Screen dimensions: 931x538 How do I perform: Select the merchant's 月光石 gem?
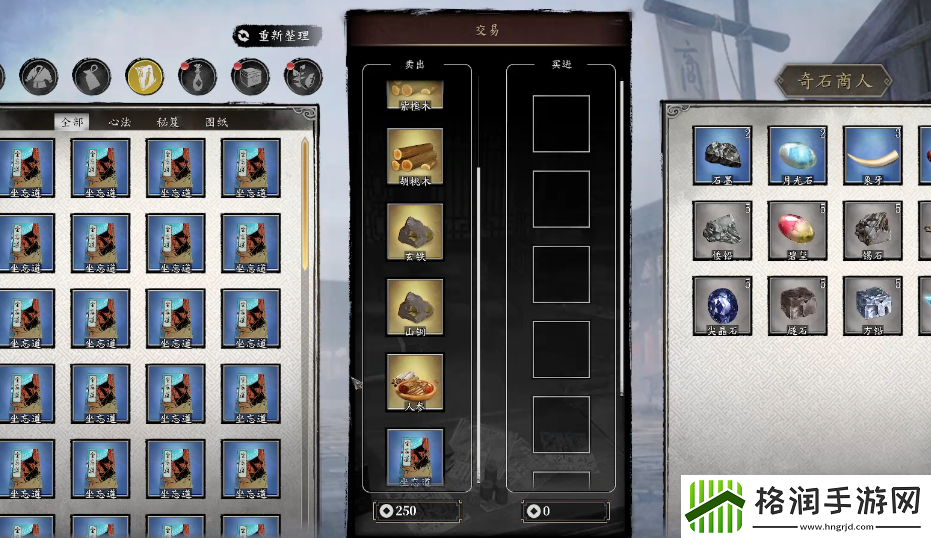(x=797, y=156)
